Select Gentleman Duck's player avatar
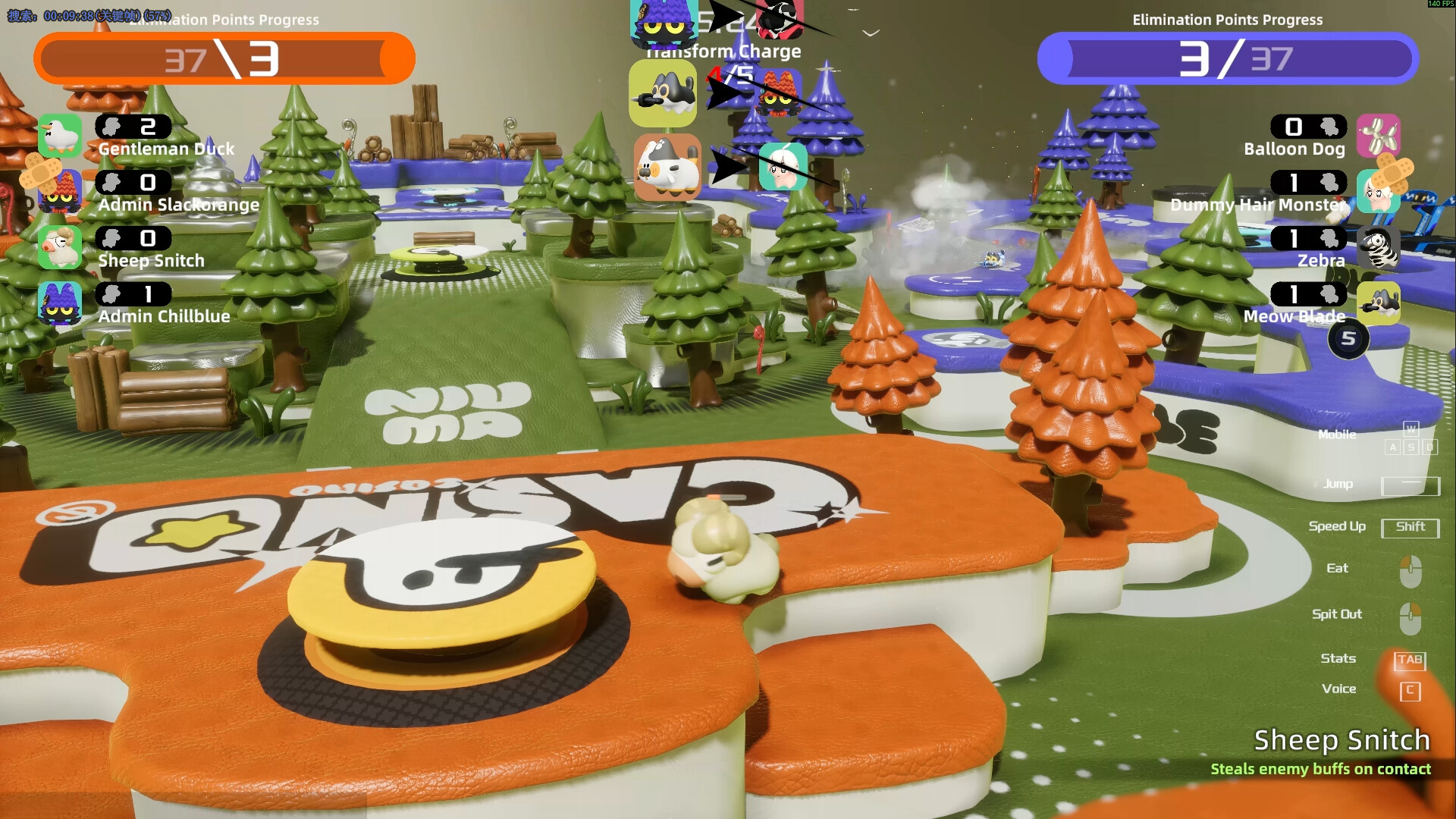Screen dimensions: 1456x819 click(x=60, y=136)
